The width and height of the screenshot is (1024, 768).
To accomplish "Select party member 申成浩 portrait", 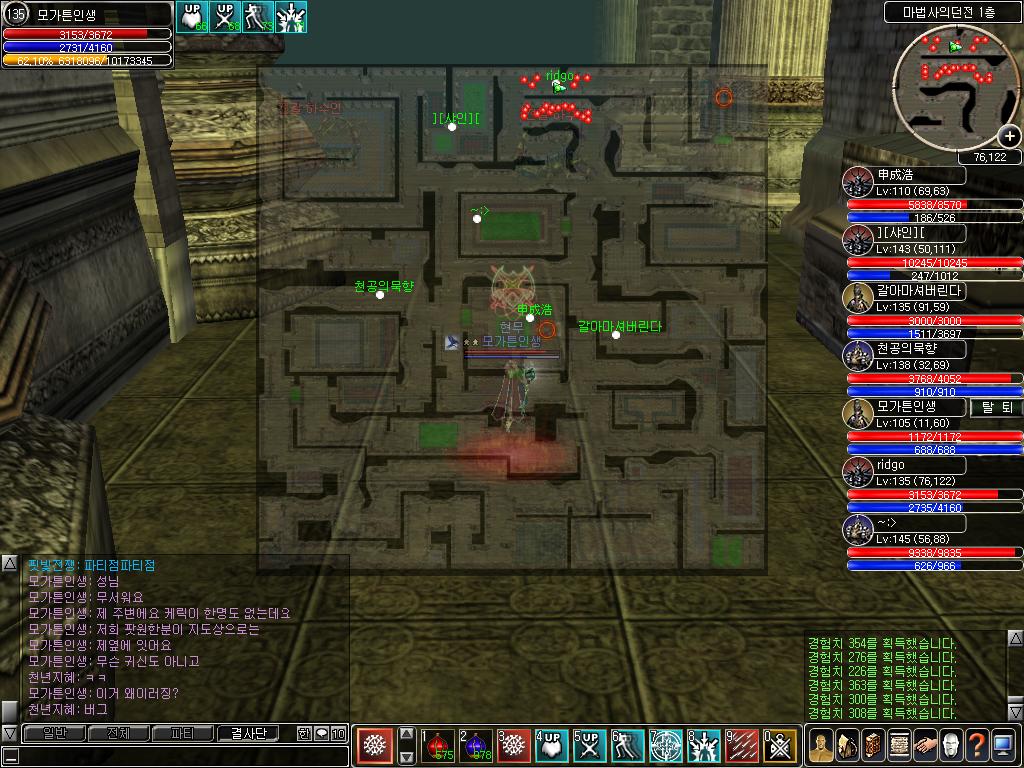I will click(856, 183).
